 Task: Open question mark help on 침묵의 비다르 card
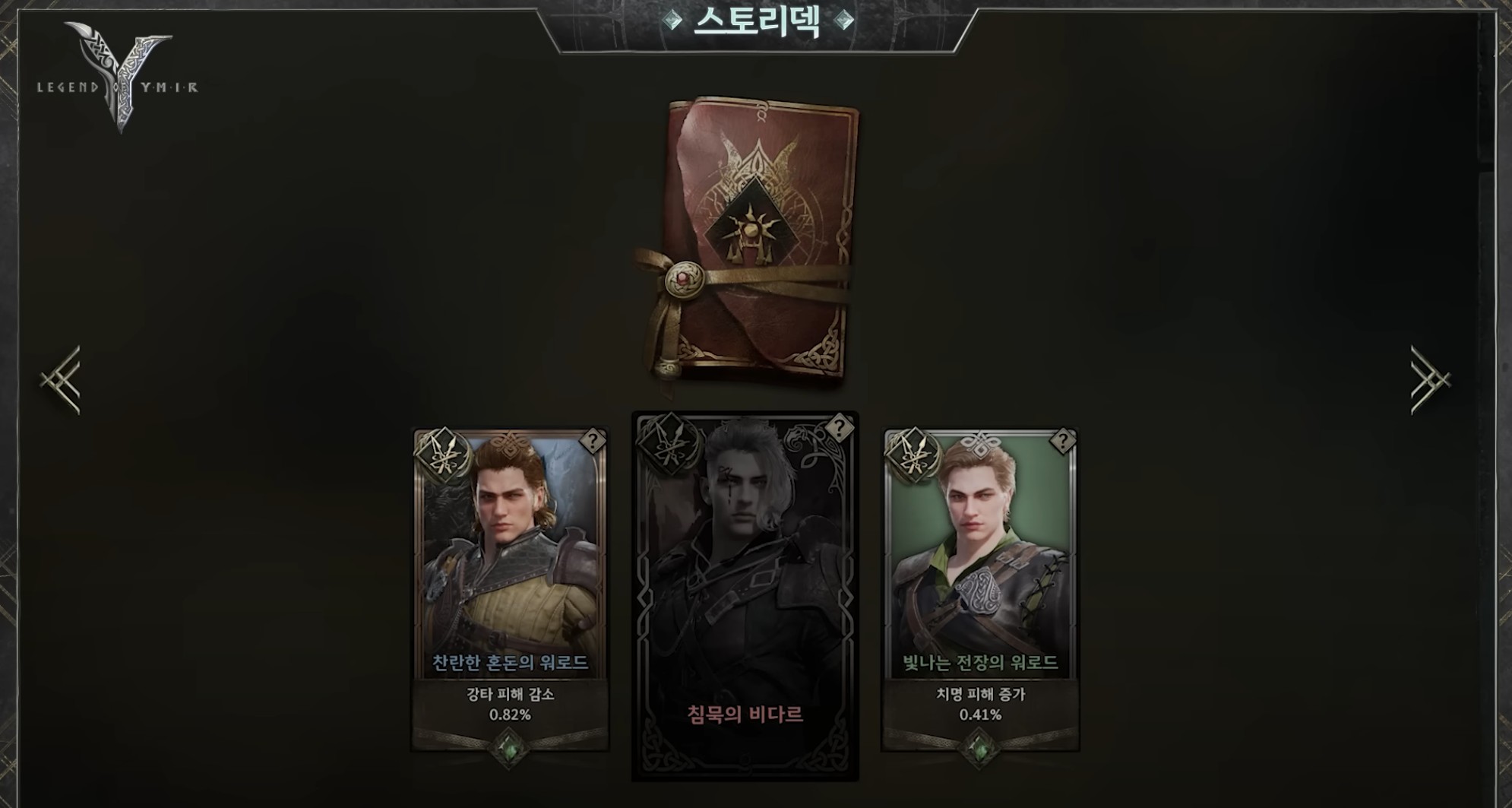tap(838, 427)
